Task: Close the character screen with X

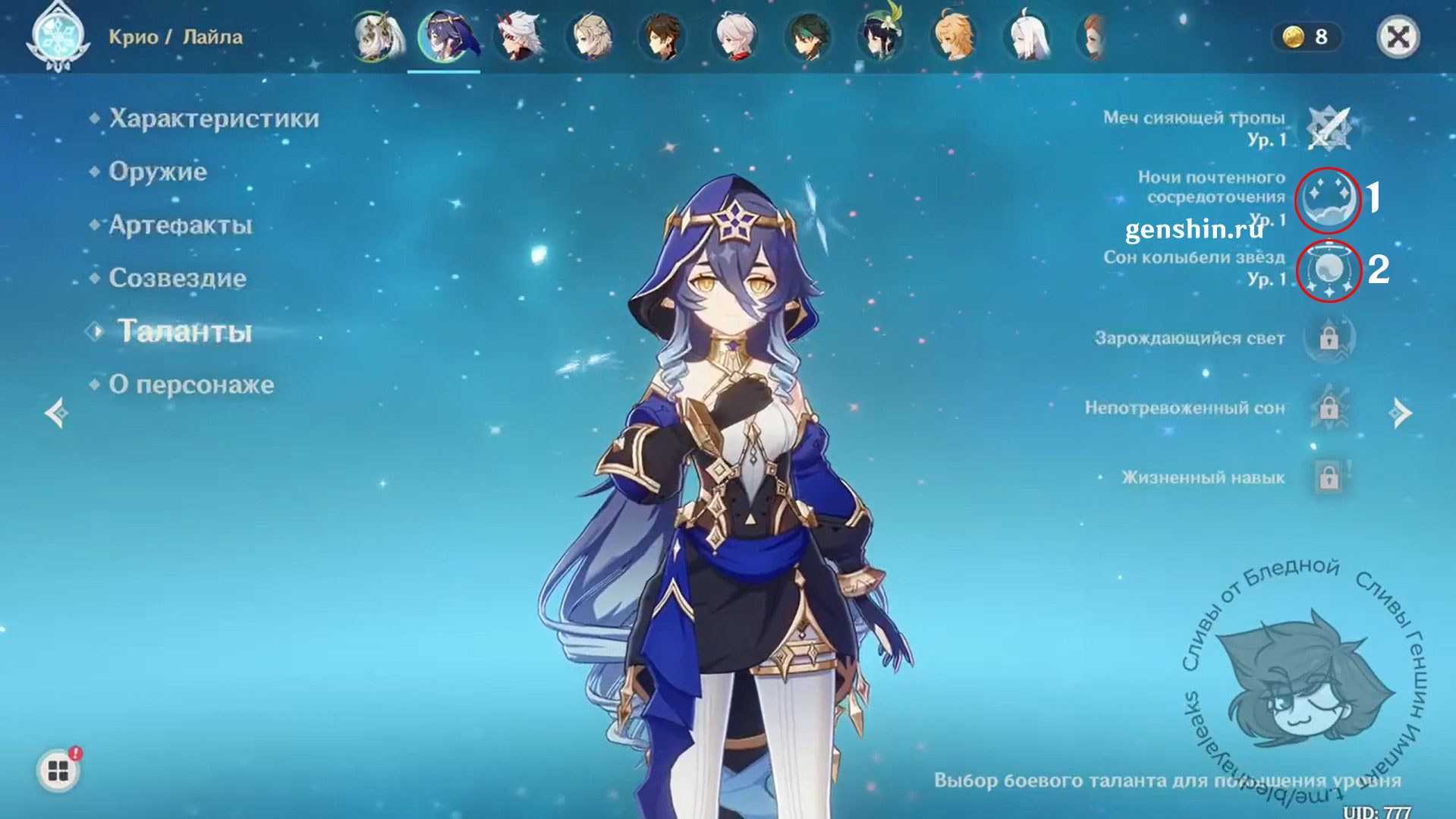Action: [x=1398, y=36]
